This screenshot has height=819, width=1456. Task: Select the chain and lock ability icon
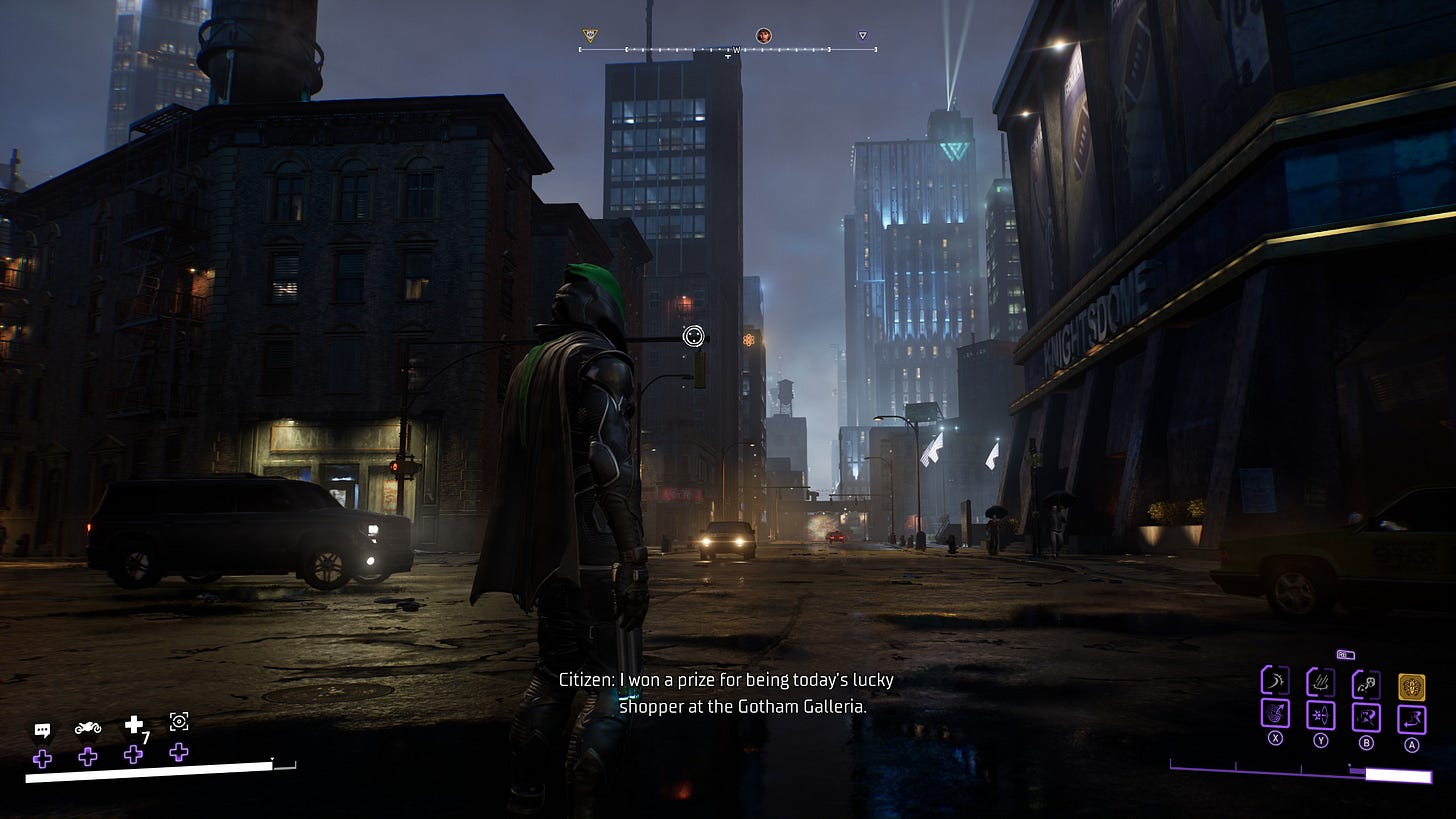pyautogui.click(x=1366, y=684)
